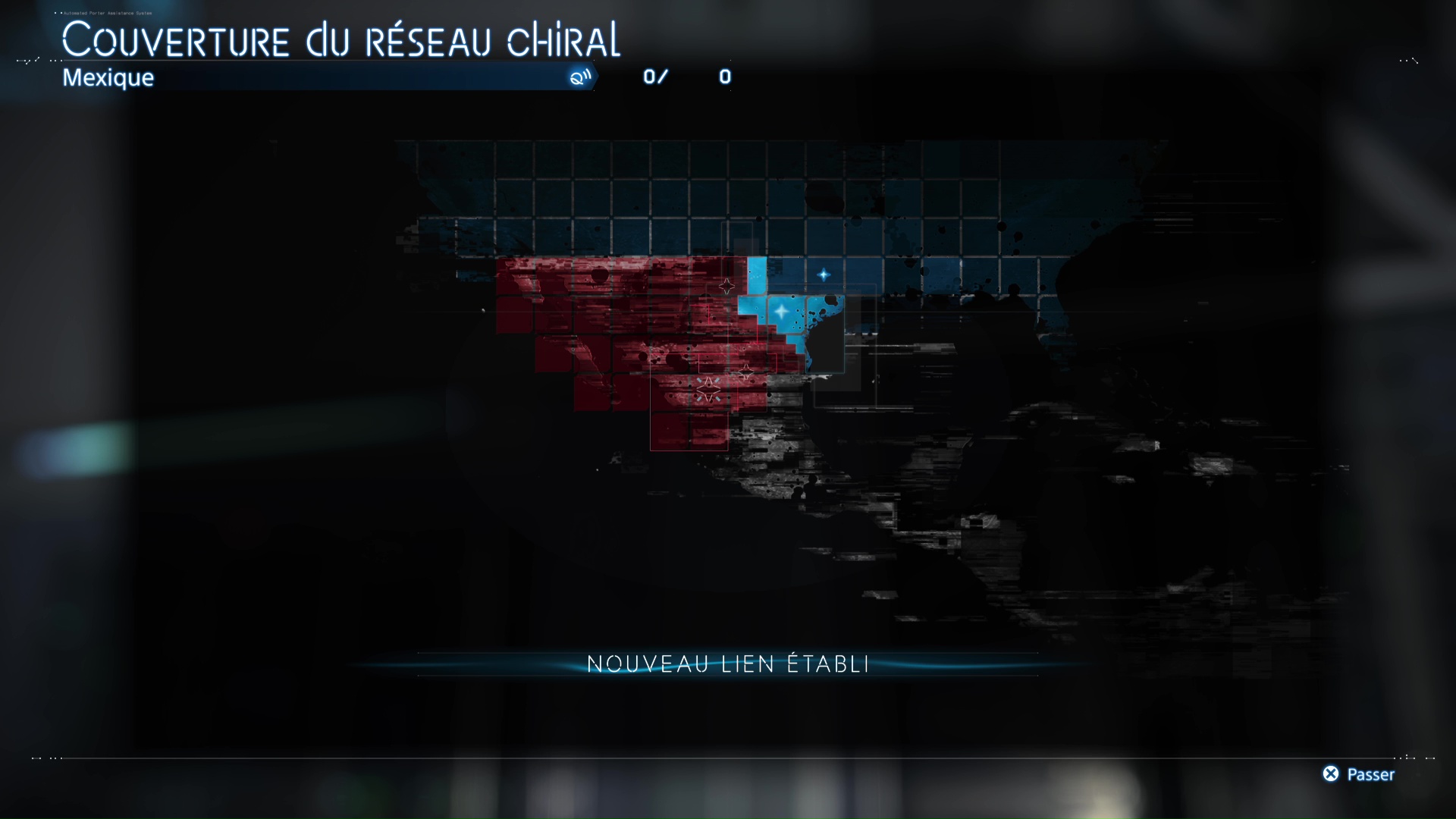
Task: Select the Mexique region header bar
Action: [318, 77]
